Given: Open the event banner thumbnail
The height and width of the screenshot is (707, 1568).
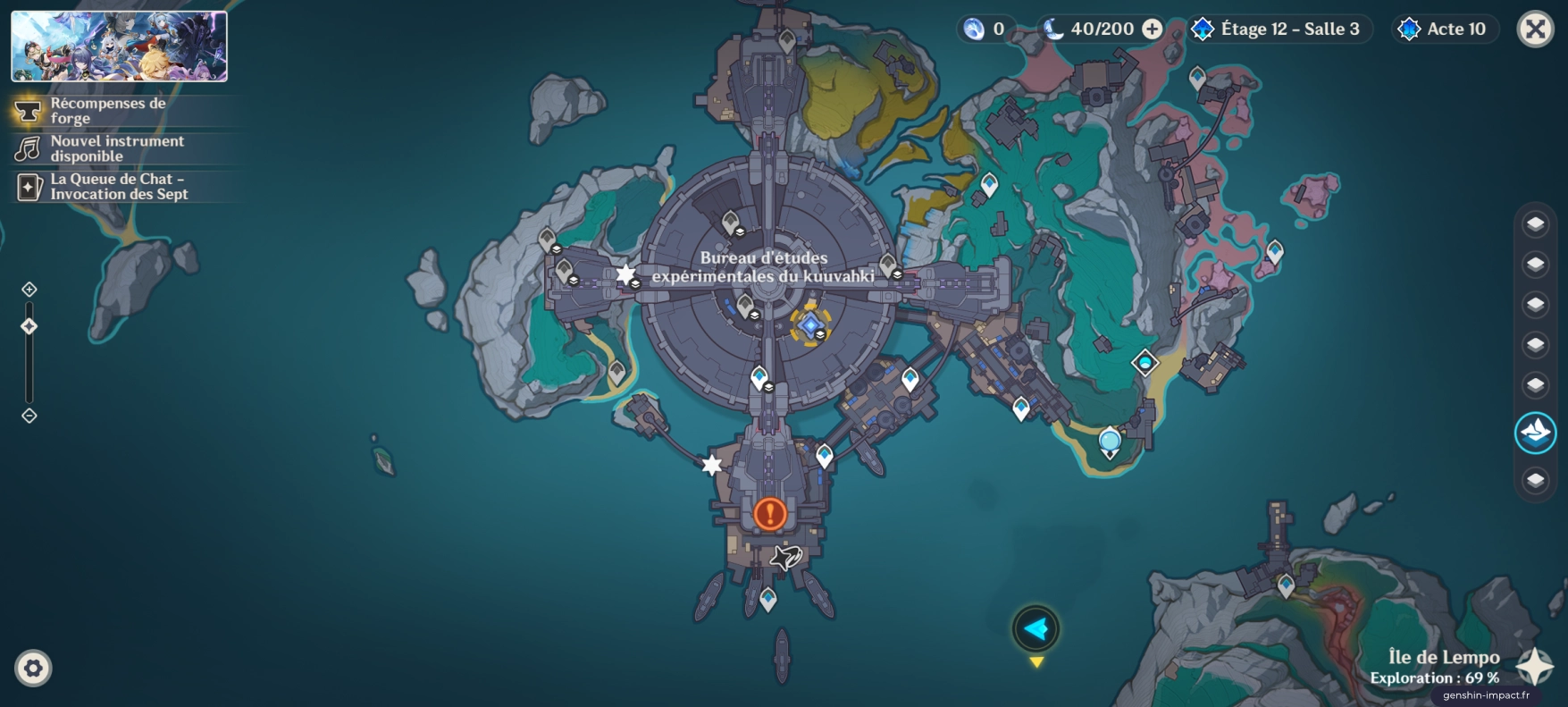Looking at the screenshot, I should coord(119,46).
